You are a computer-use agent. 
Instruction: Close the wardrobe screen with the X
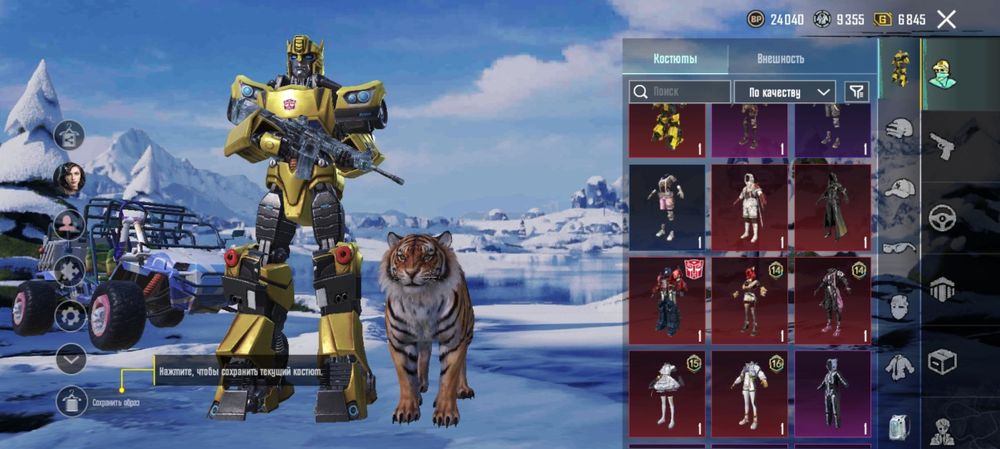coord(946,19)
